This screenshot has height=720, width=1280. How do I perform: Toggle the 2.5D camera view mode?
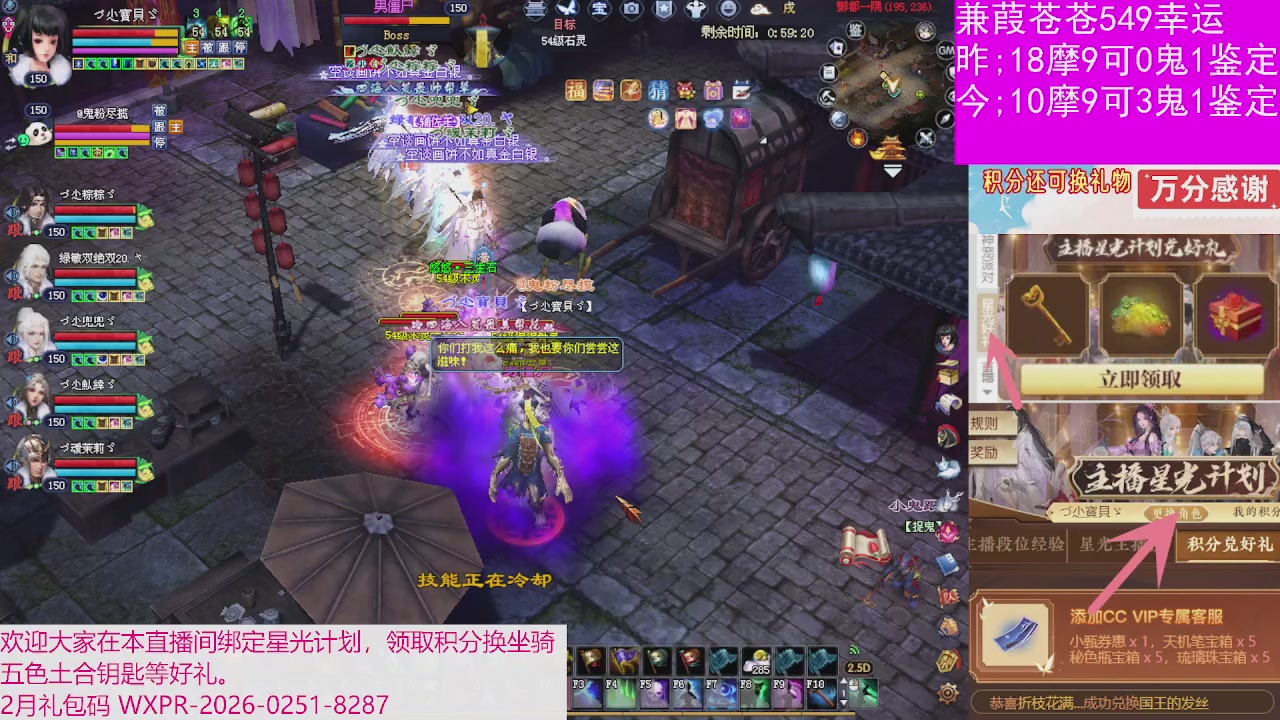858,667
